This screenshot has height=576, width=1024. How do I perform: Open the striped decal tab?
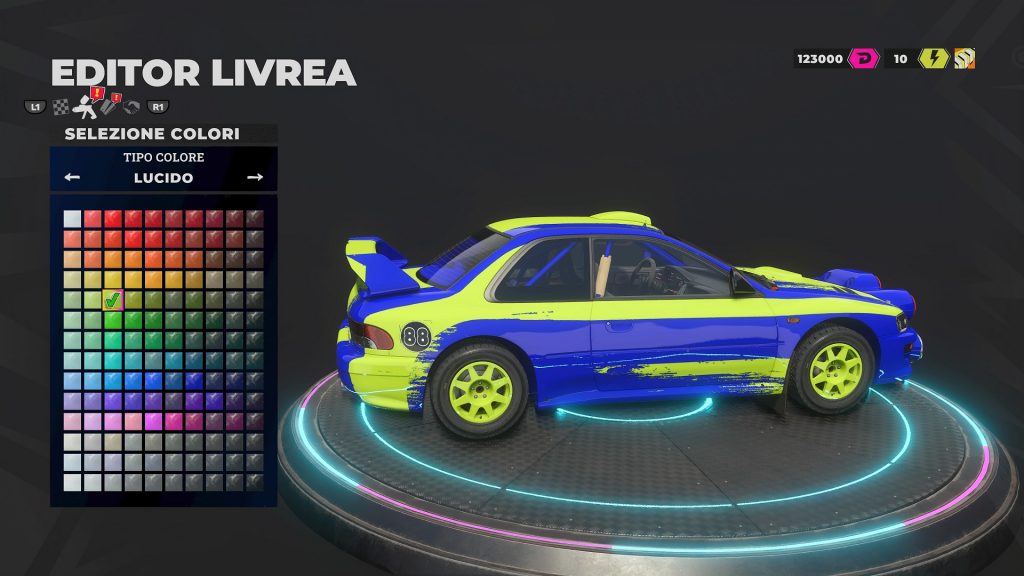[x=107, y=106]
